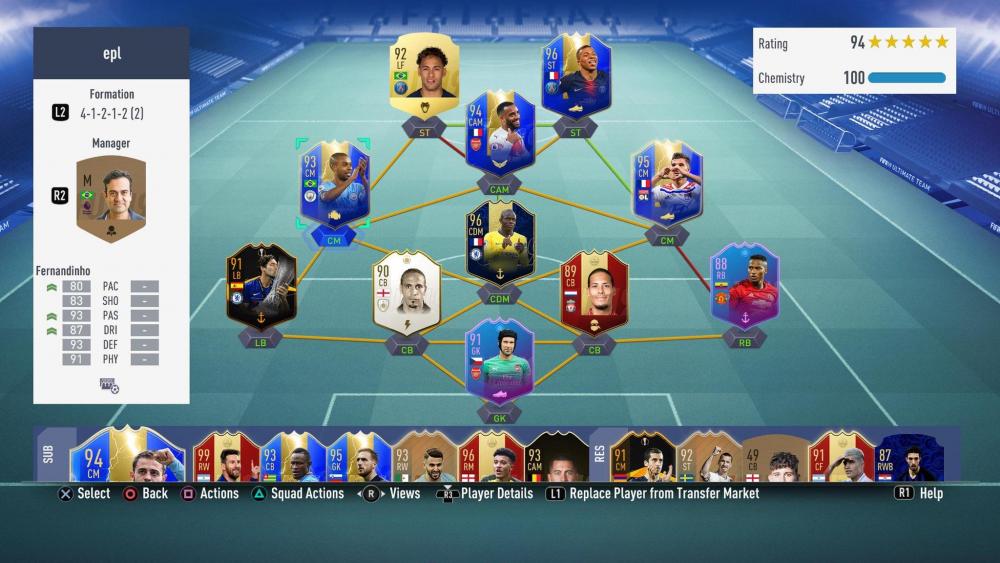The width and height of the screenshot is (1000, 563).
Task: Choose the white 90 CB icon card
Action: coord(407,292)
